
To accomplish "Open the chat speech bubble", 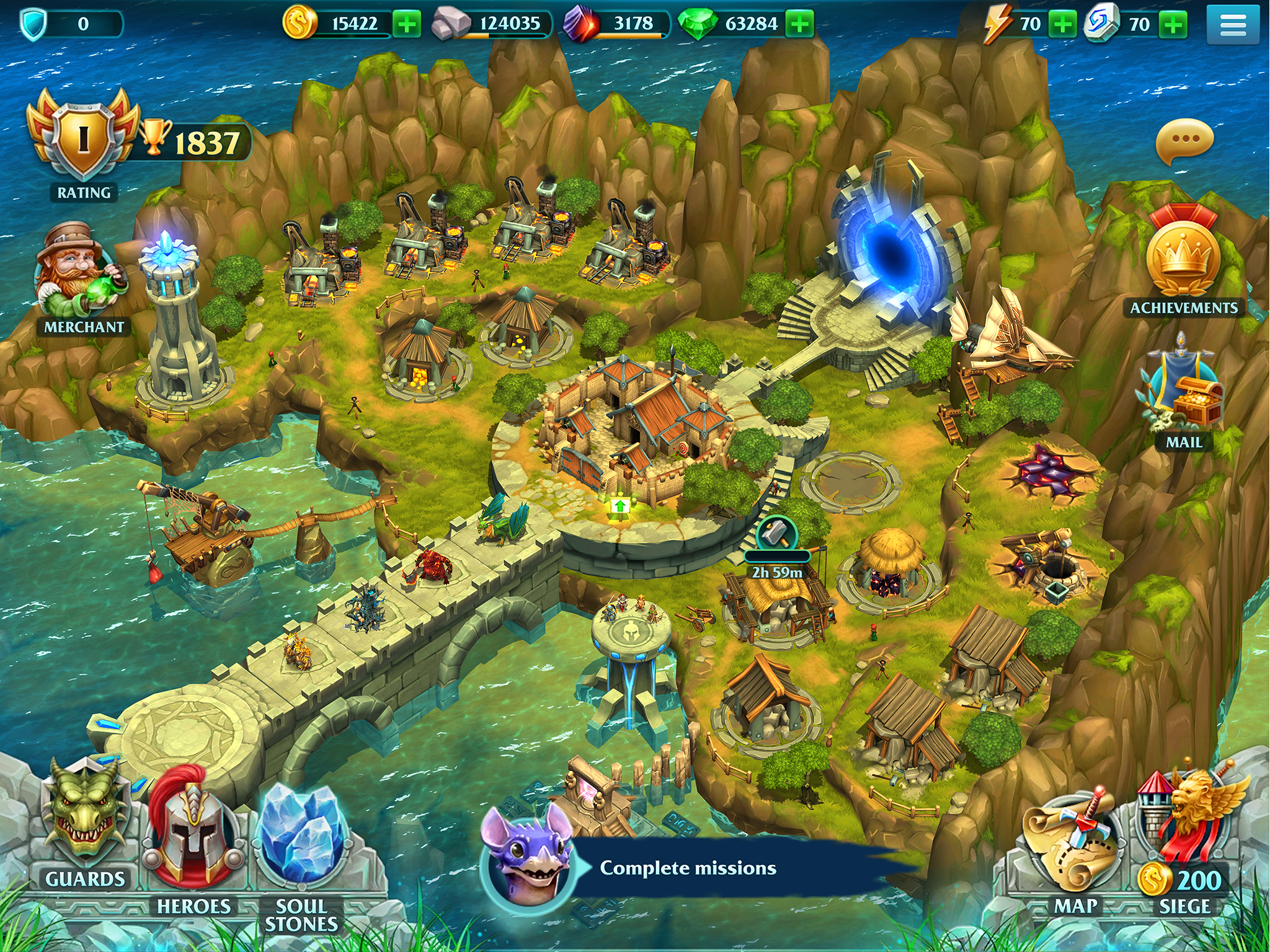I will click(1184, 141).
